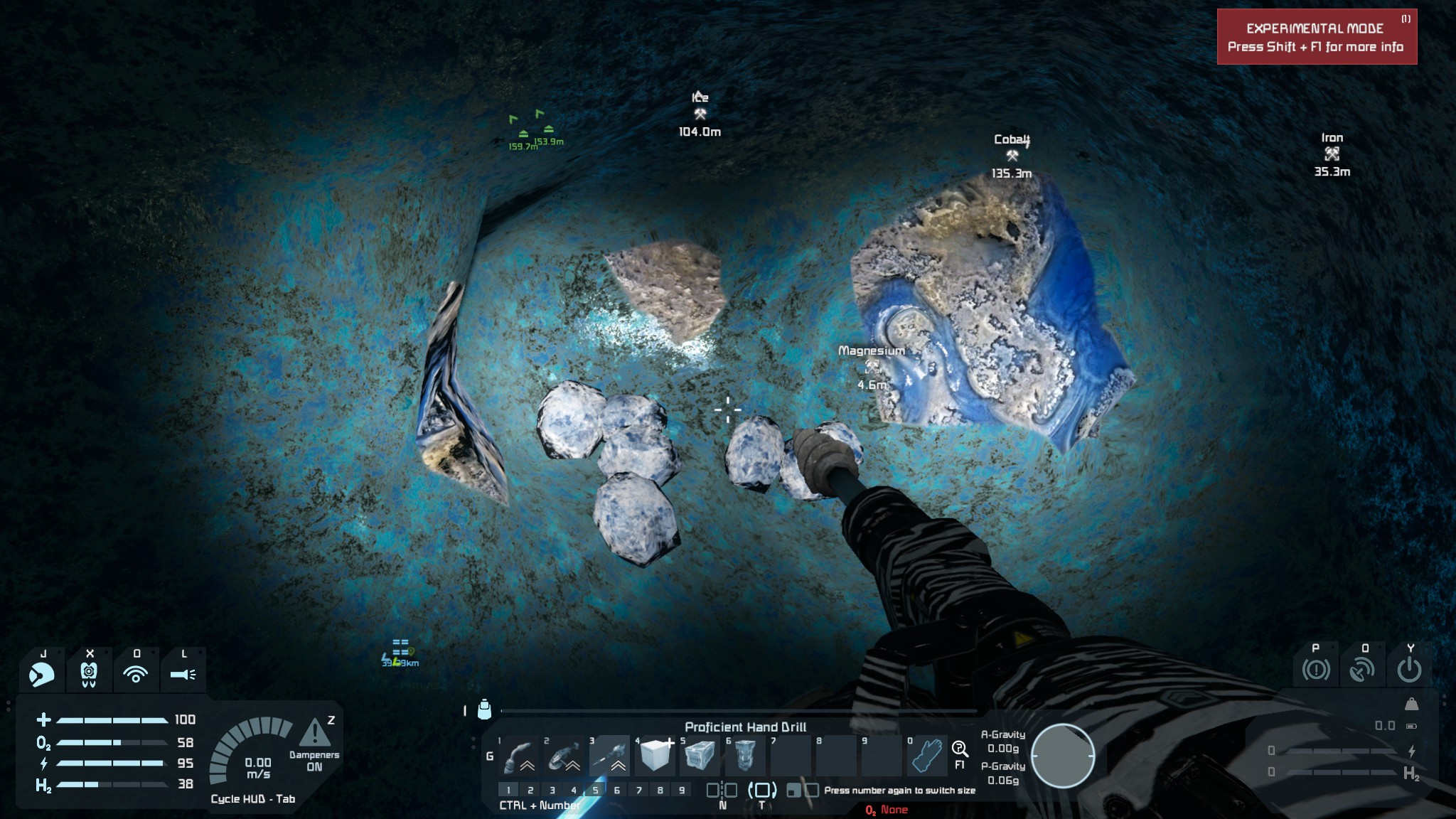Toggle the antenna dish icon
This screenshot has height=819, width=1456.
click(x=1362, y=669)
